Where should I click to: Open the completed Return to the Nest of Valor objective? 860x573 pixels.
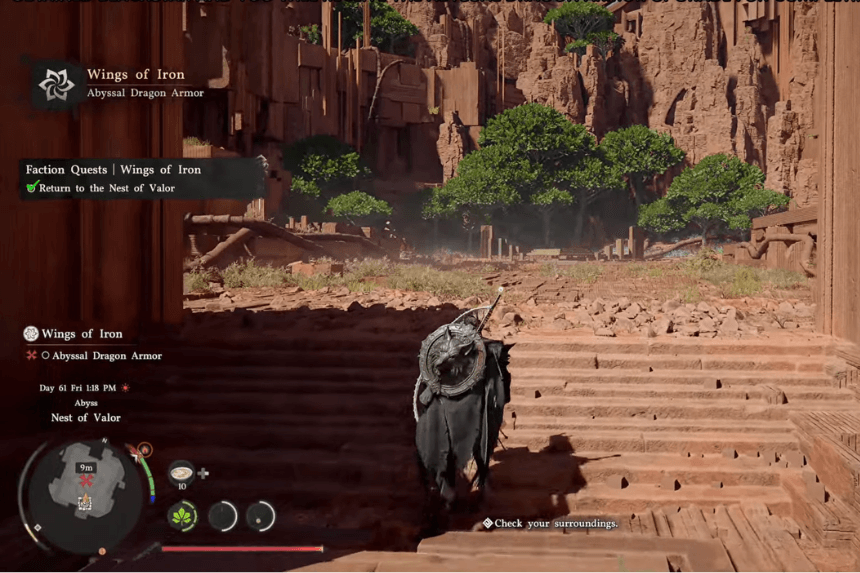coord(106,188)
